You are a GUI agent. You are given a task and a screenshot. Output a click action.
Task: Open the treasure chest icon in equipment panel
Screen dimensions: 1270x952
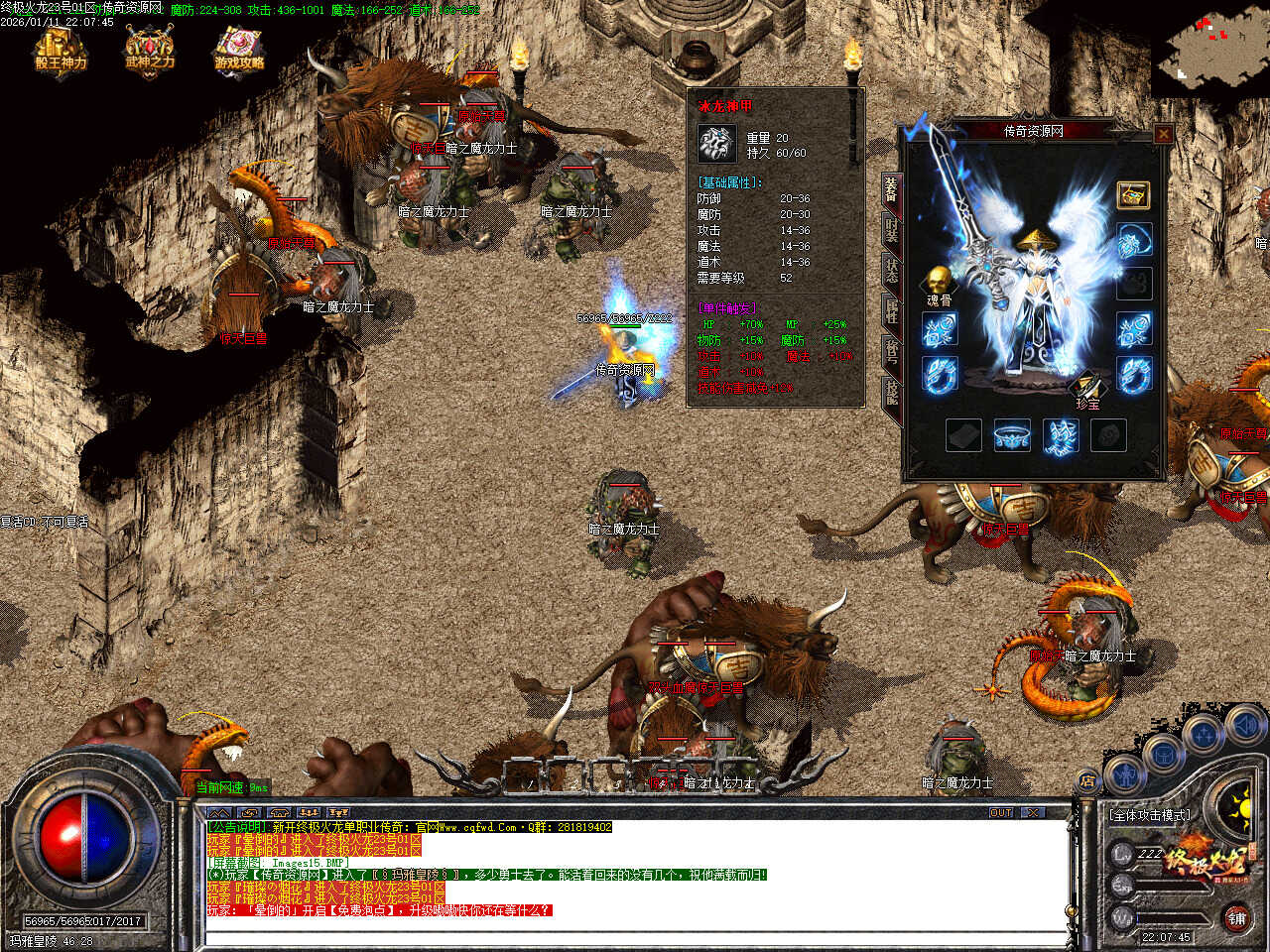1133,195
